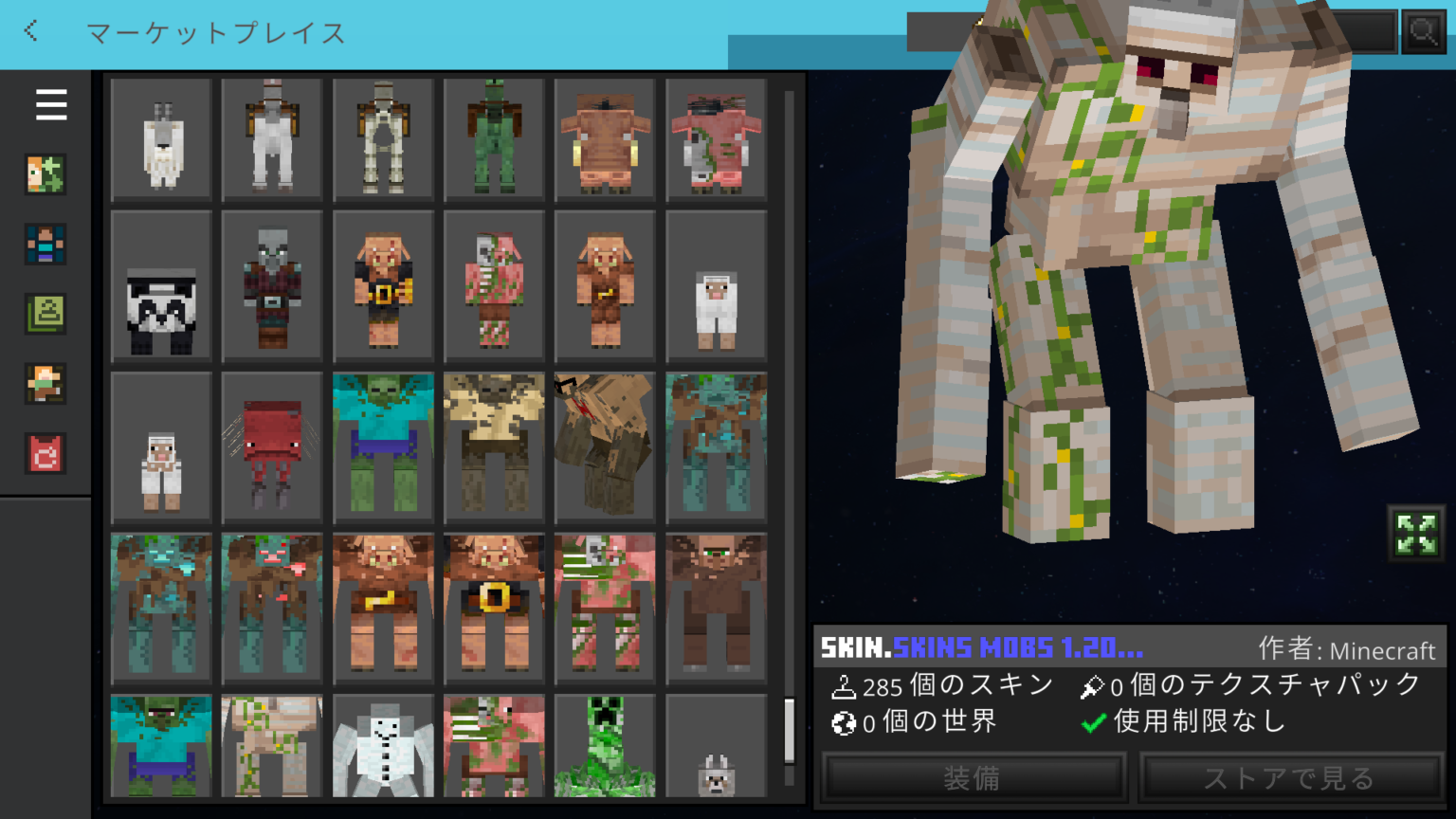The image size is (1456, 819).
Task: Select the panda skin thumbnail
Action: (x=161, y=285)
